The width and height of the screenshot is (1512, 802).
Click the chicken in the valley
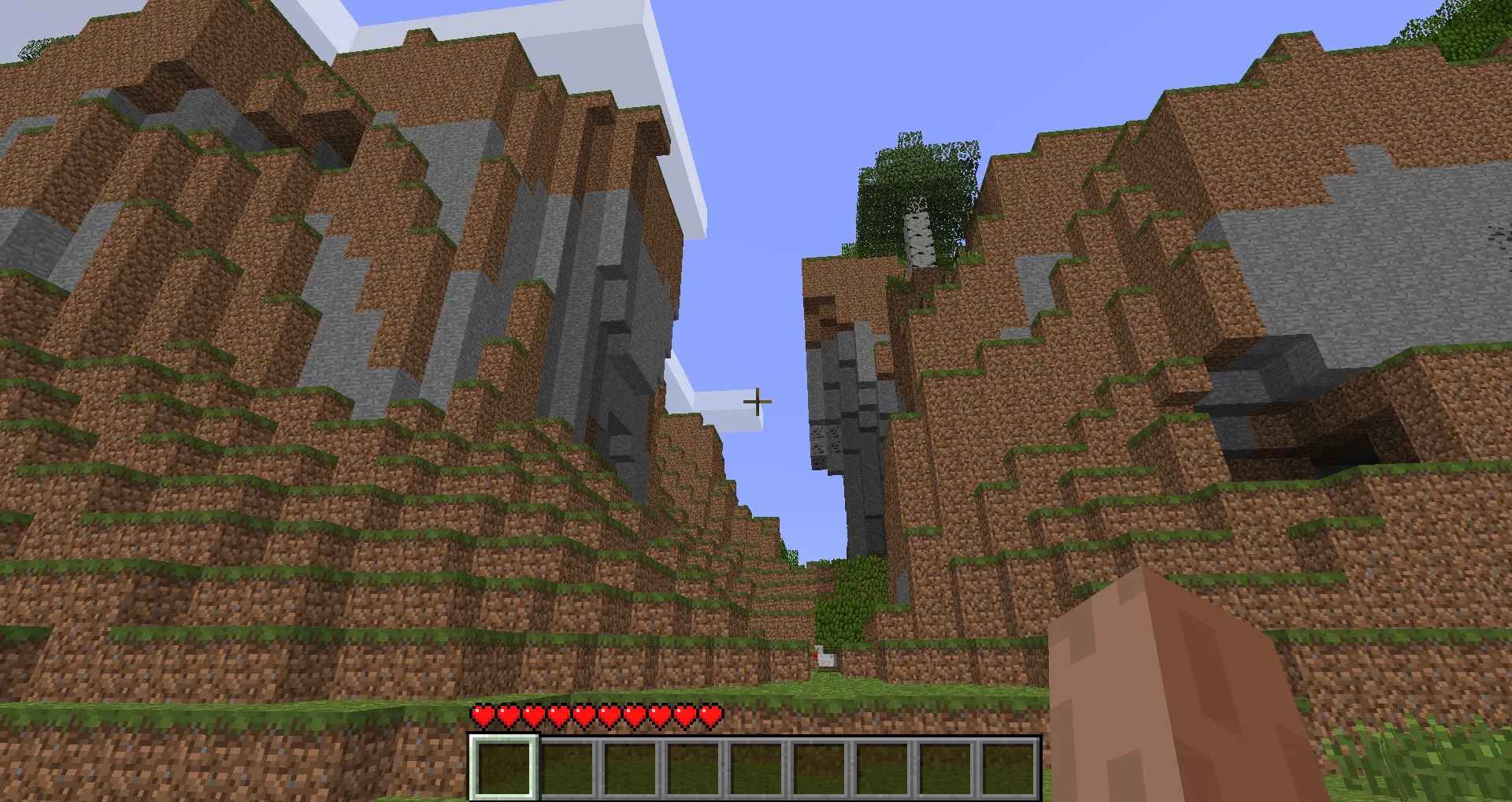click(x=825, y=656)
